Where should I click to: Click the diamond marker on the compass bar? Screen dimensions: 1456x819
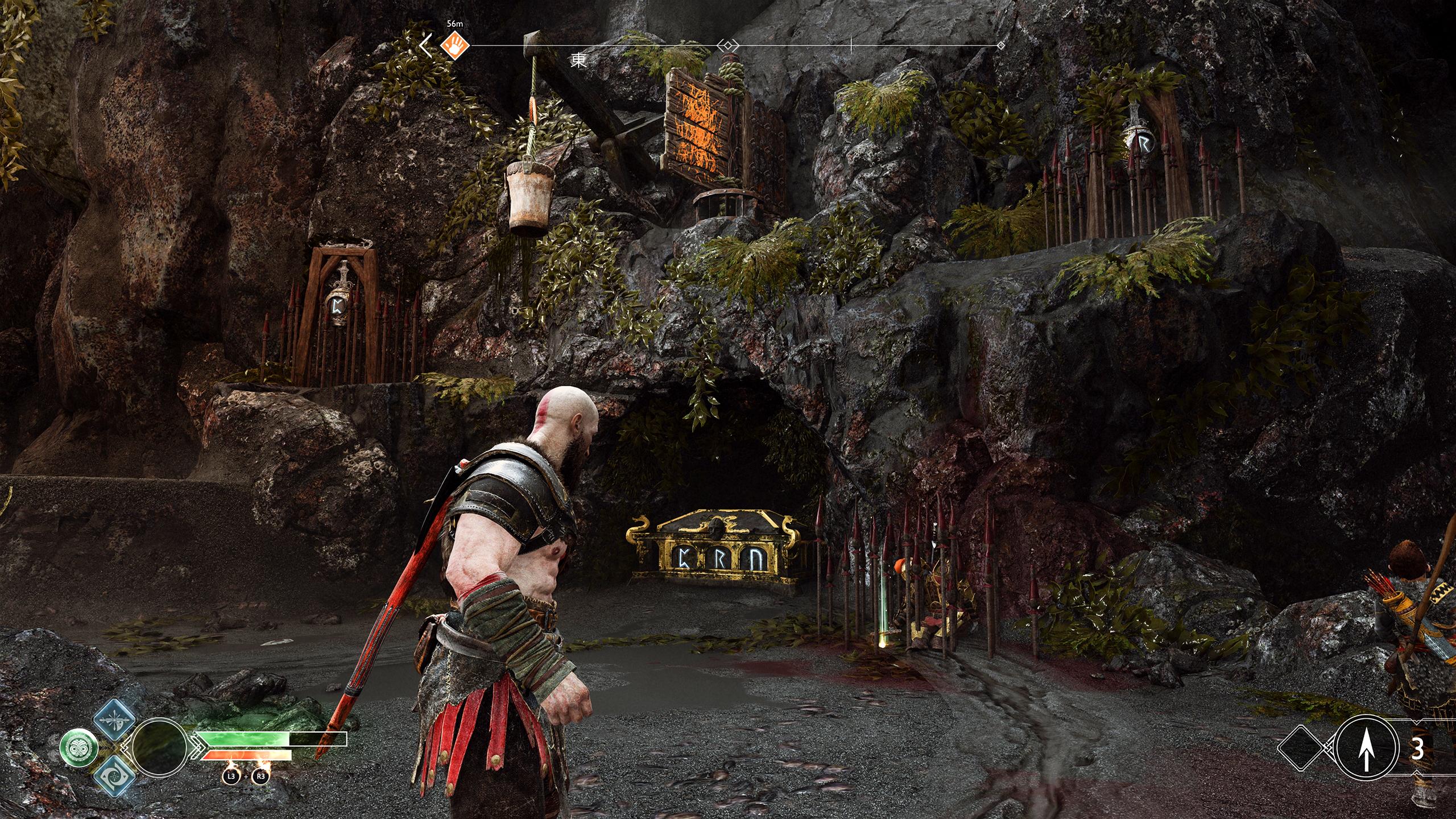pos(729,45)
